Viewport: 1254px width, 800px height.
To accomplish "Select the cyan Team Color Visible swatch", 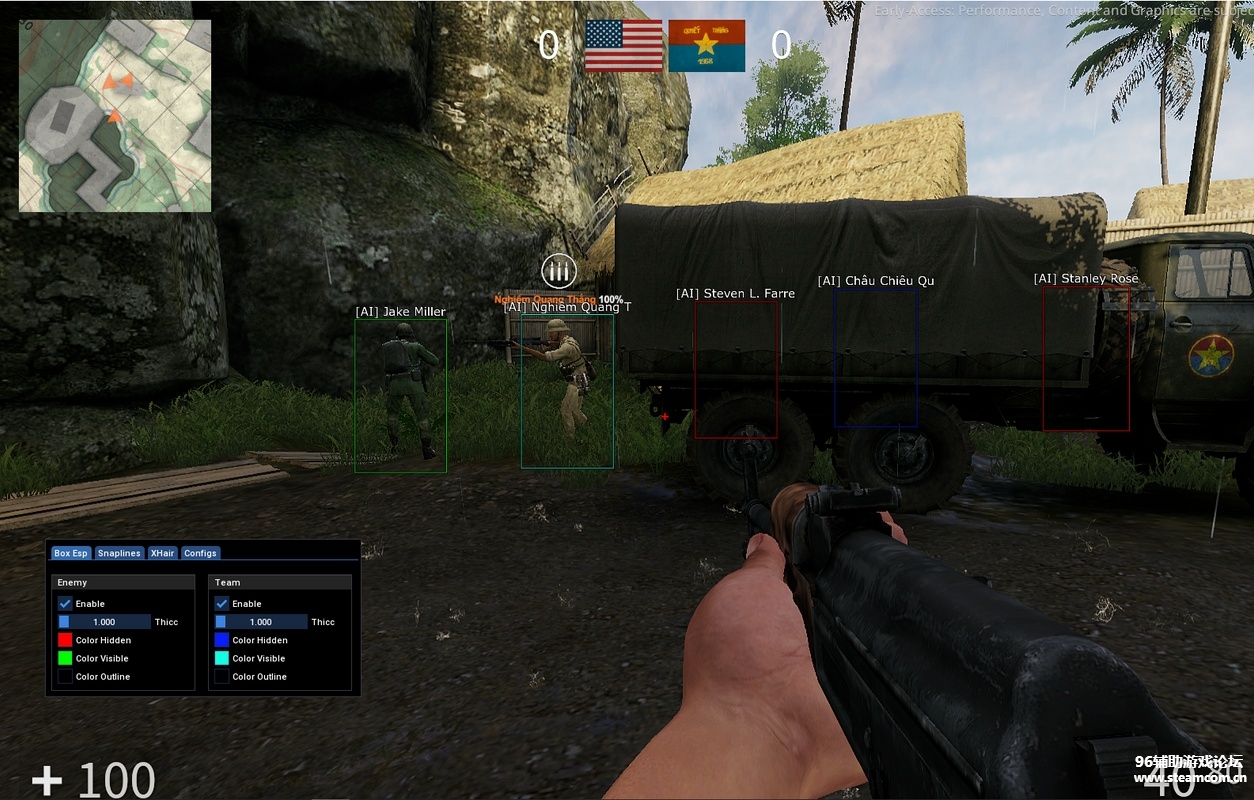I will point(222,658).
